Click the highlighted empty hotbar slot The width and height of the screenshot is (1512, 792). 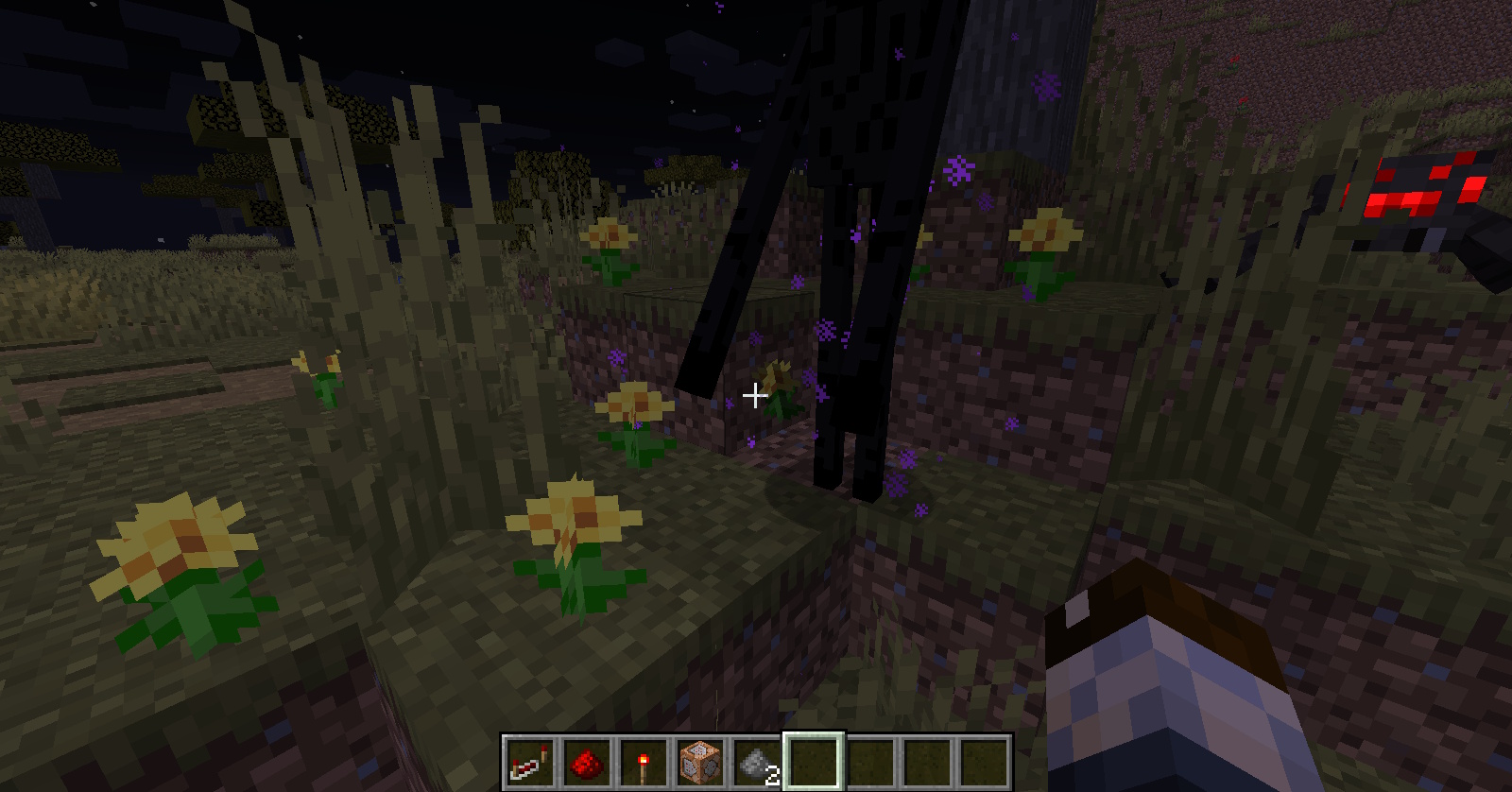(814, 762)
